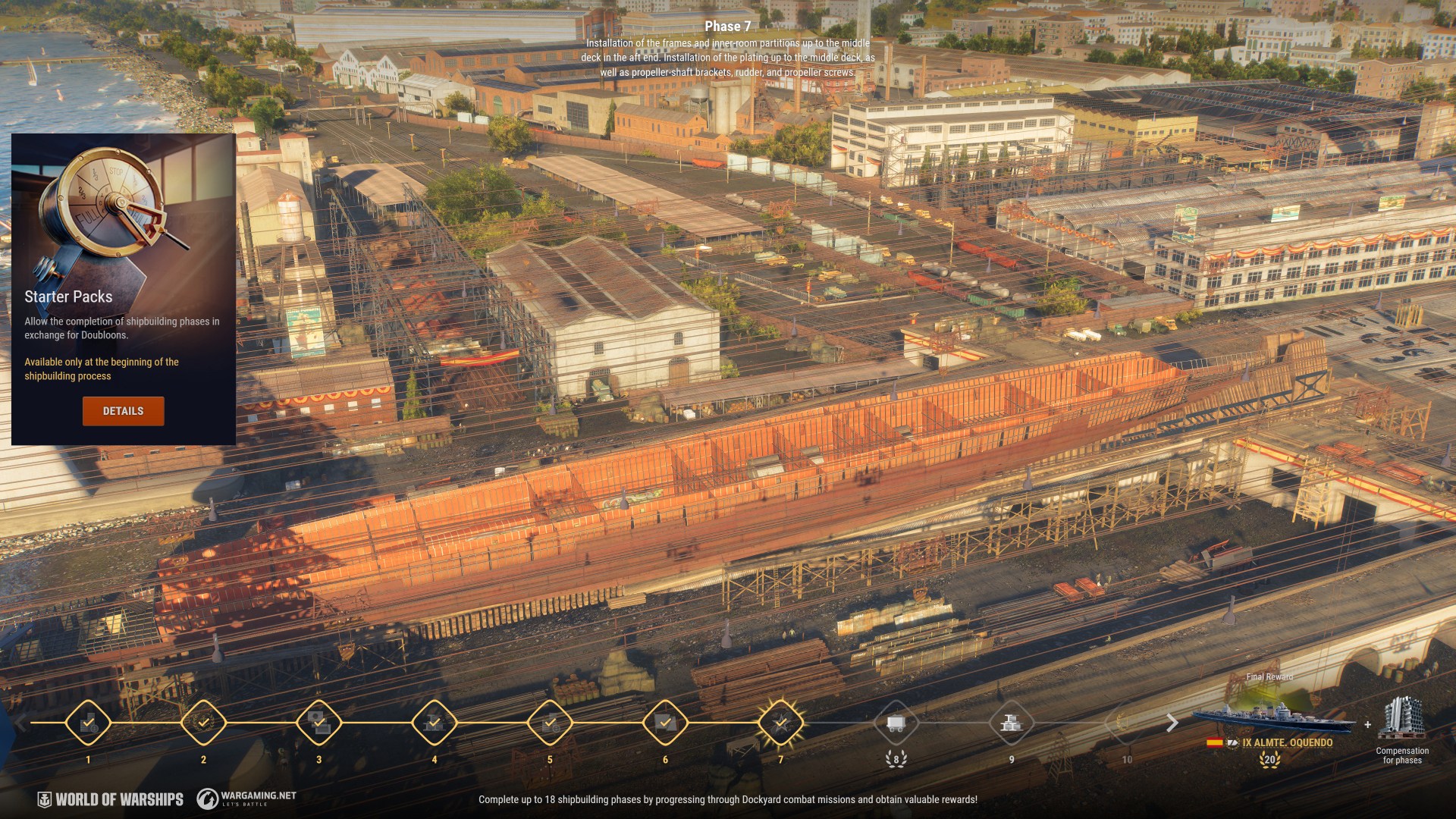Click the phase progress line between 7 and 8

tap(839, 723)
